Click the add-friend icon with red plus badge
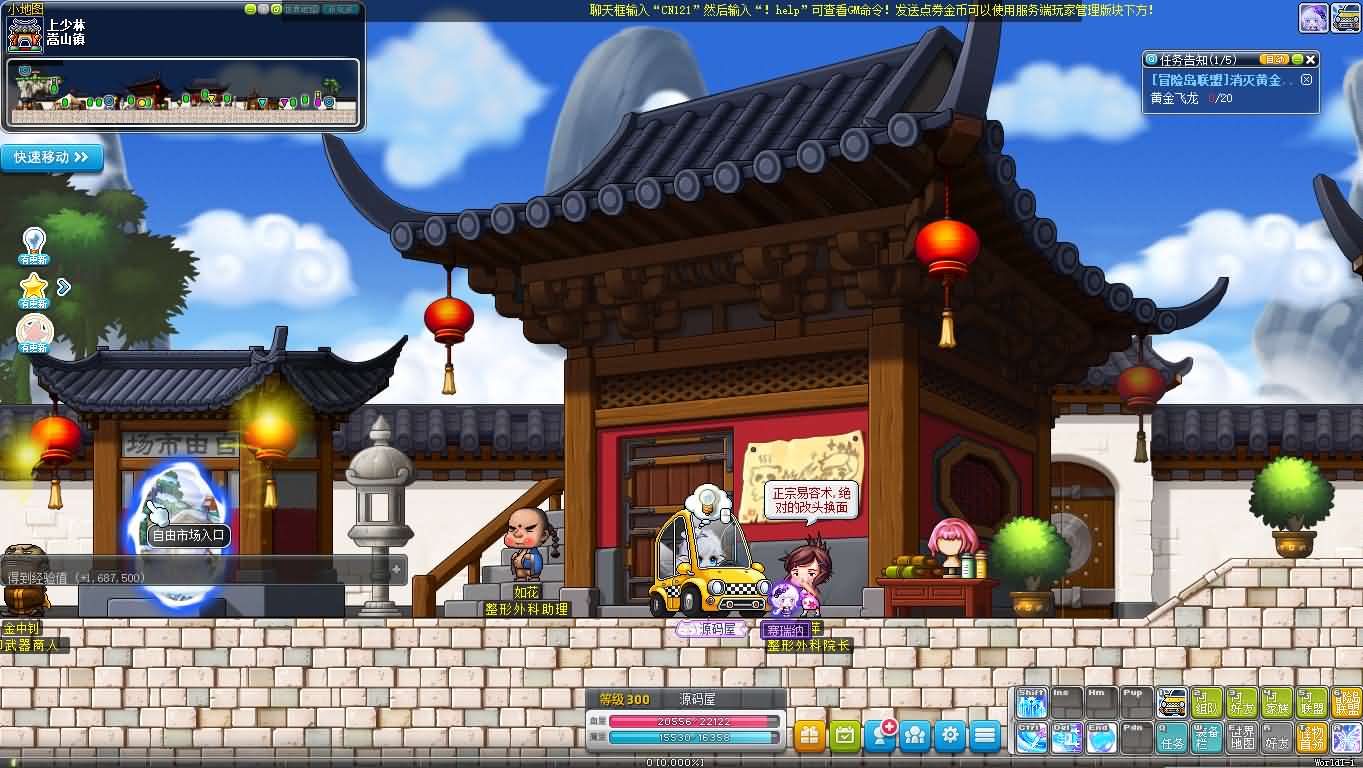The height and width of the screenshot is (768, 1363). coord(881,733)
